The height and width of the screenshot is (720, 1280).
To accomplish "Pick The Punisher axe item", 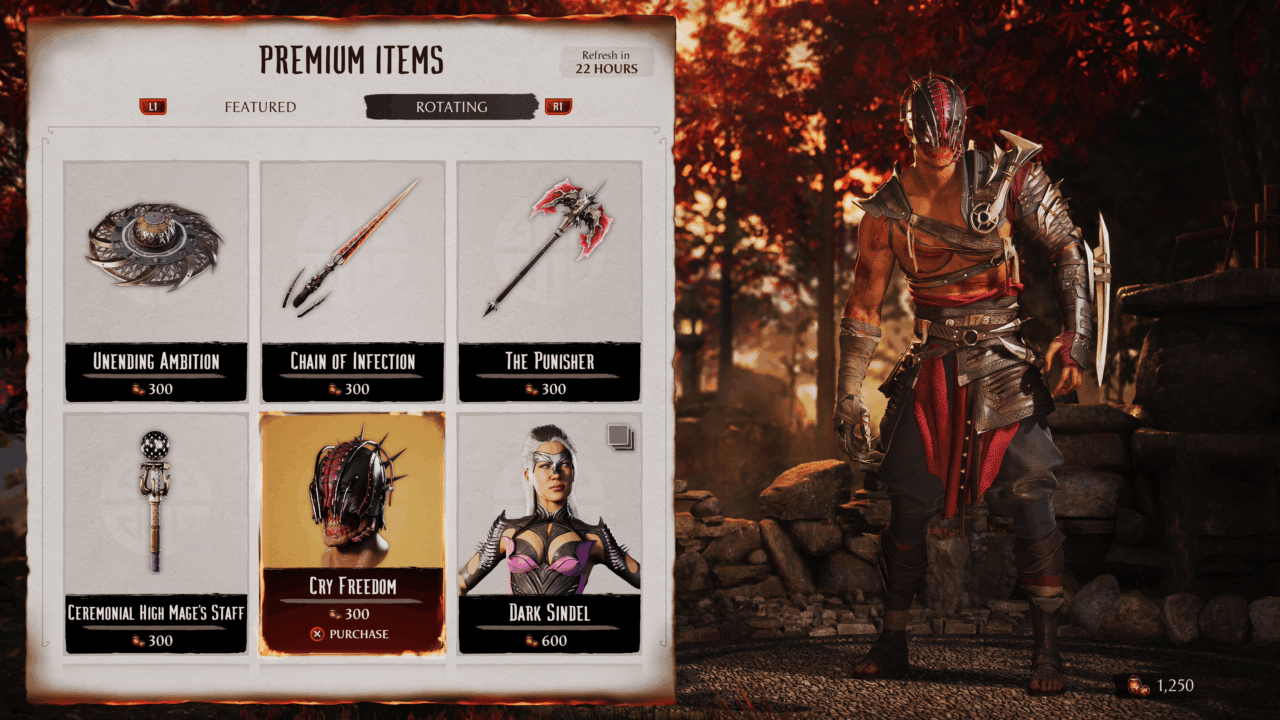I will tap(549, 280).
